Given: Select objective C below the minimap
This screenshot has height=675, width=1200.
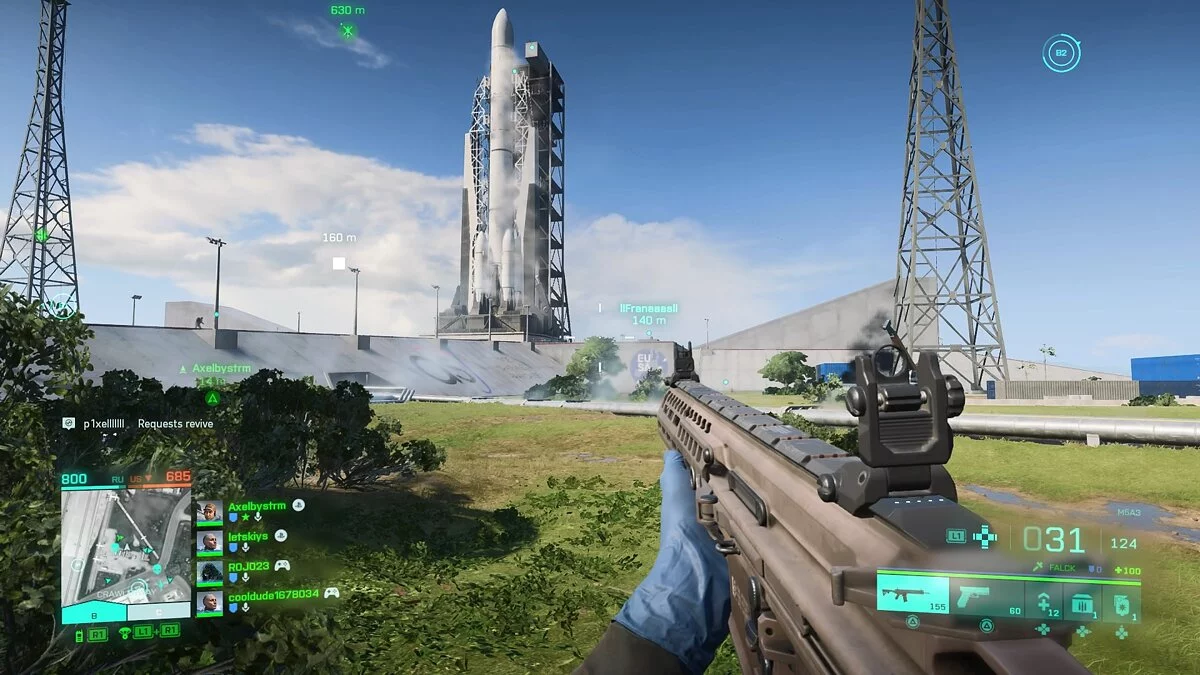Looking at the screenshot, I should point(158,611).
